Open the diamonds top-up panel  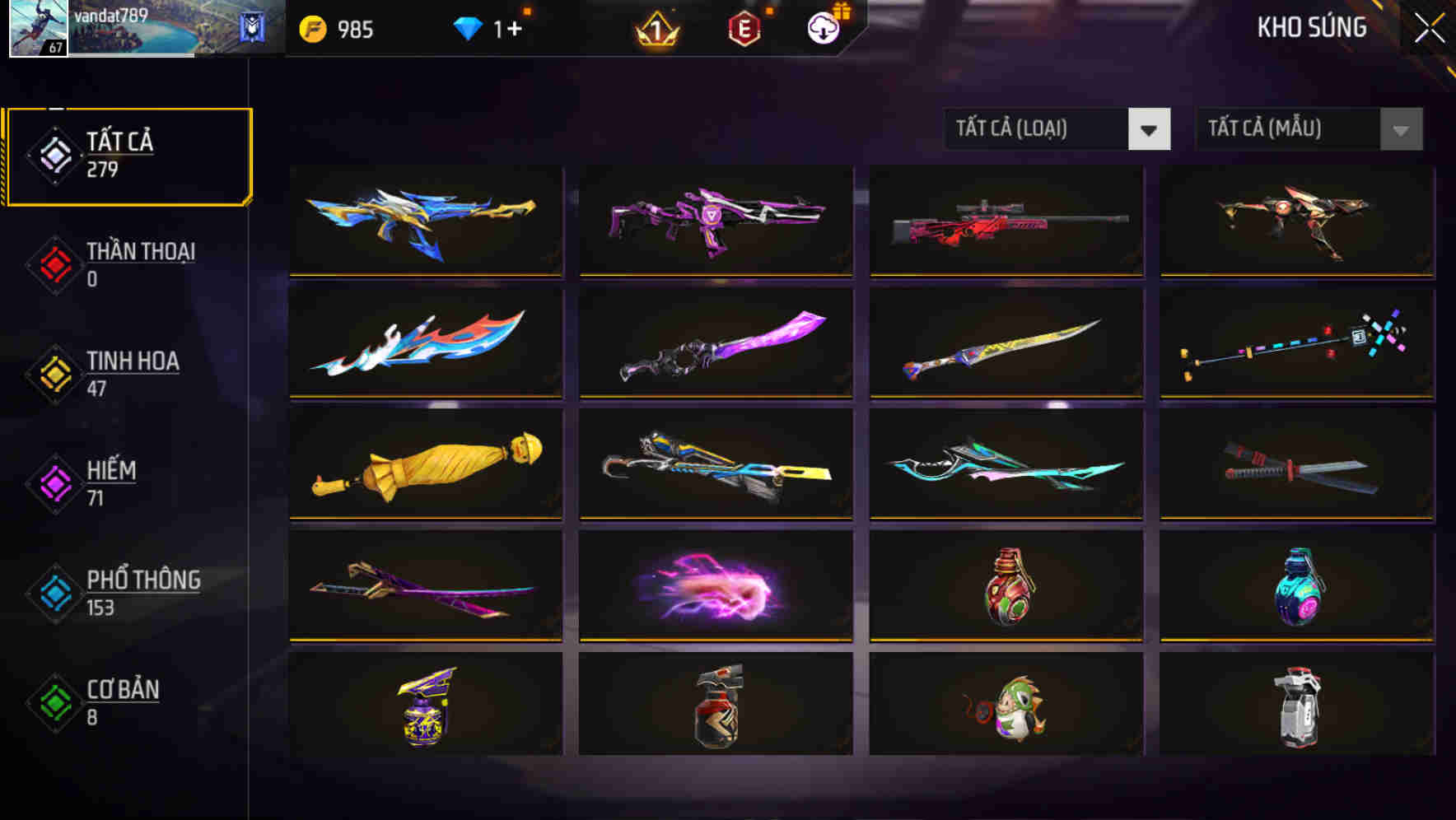coord(486,29)
